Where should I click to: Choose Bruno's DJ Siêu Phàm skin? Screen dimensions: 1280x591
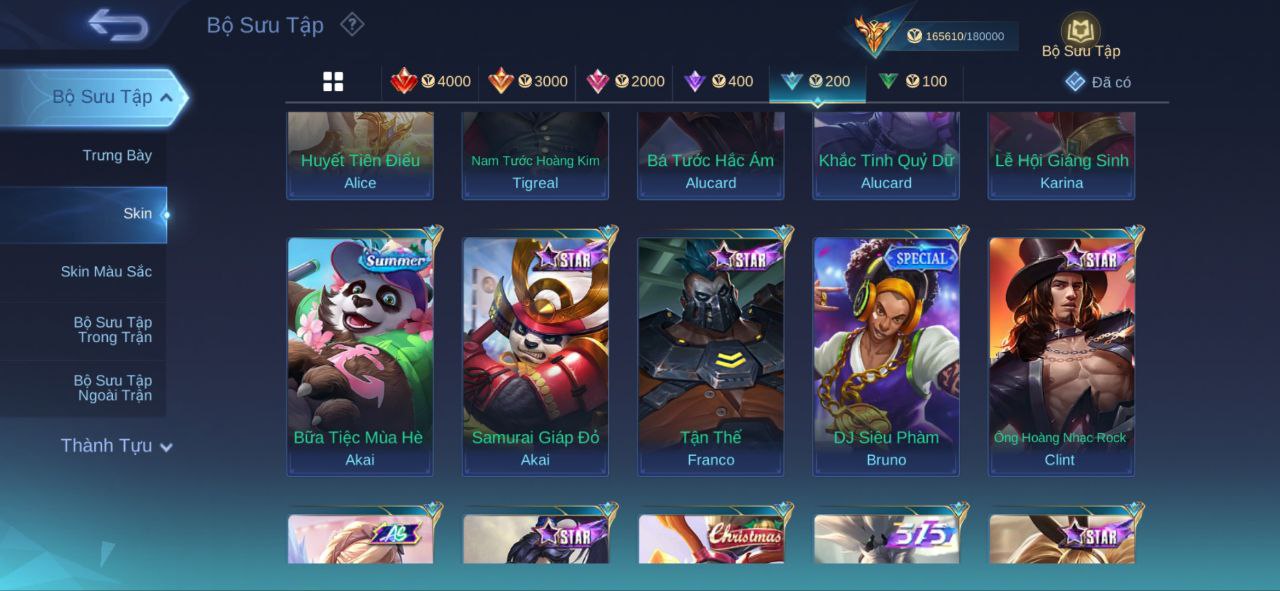[886, 356]
